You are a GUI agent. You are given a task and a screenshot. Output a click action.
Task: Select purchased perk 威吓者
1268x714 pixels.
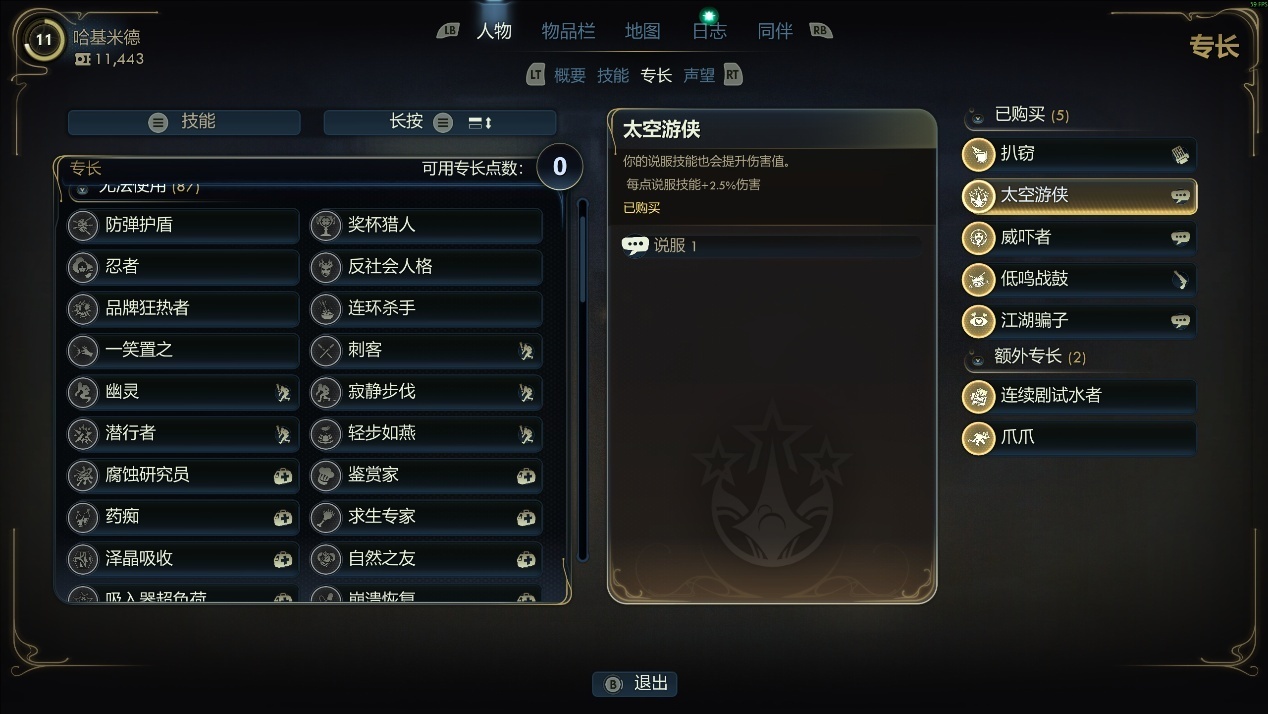coord(1078,238)
